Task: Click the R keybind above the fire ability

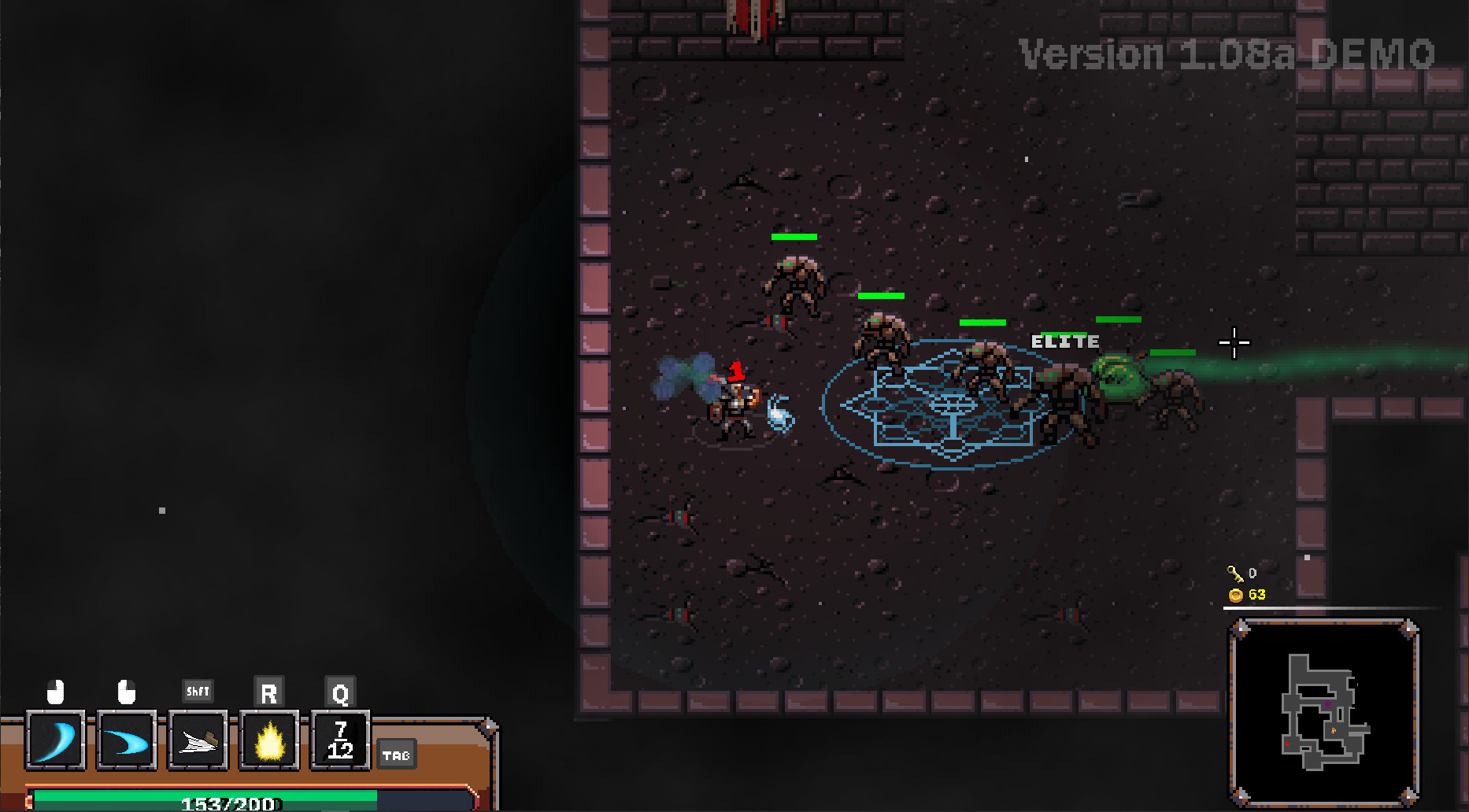Action: coord(268,692)
